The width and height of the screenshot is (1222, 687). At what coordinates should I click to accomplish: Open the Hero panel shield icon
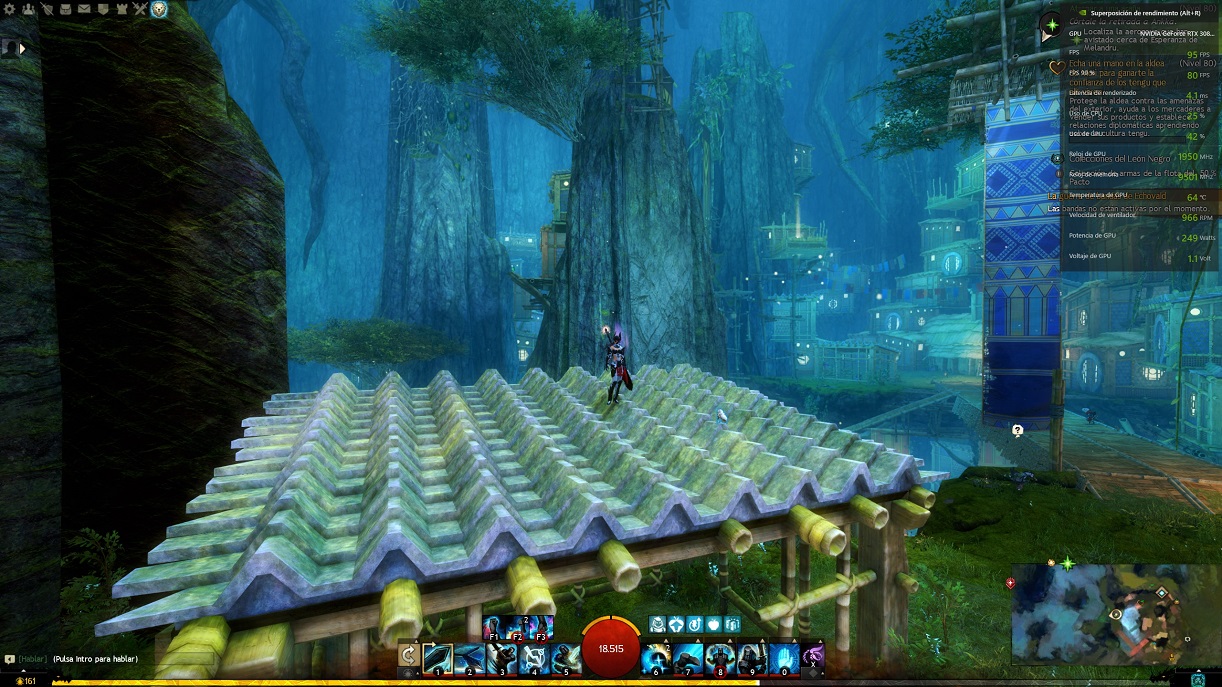click(x=46, y=9)
